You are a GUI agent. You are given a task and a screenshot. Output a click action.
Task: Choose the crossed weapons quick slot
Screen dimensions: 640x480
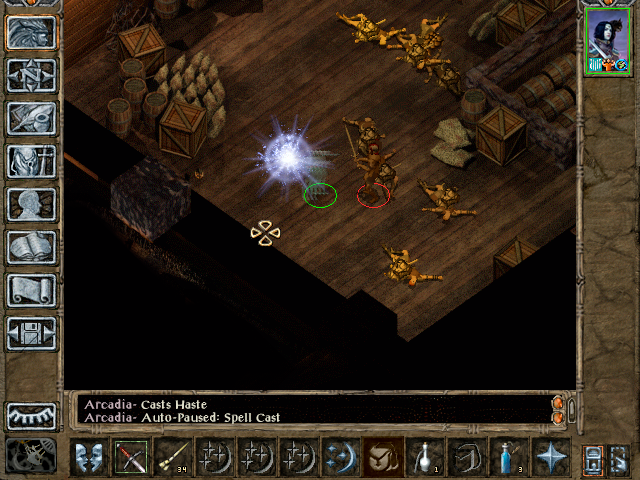(x=131, y=457)
